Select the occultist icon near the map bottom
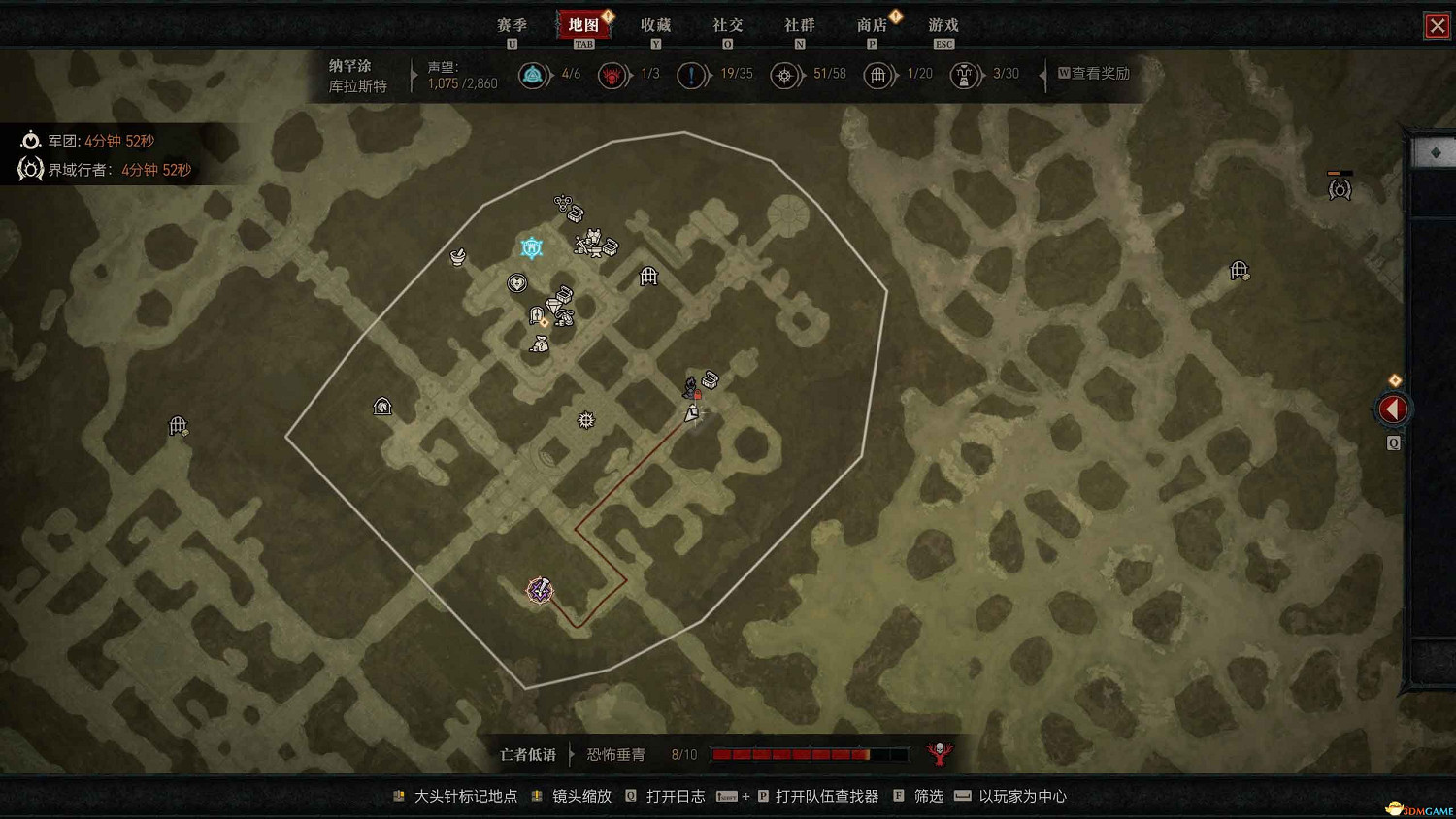1456x819 pixels. pyautogui.click(x=540, y=590)
